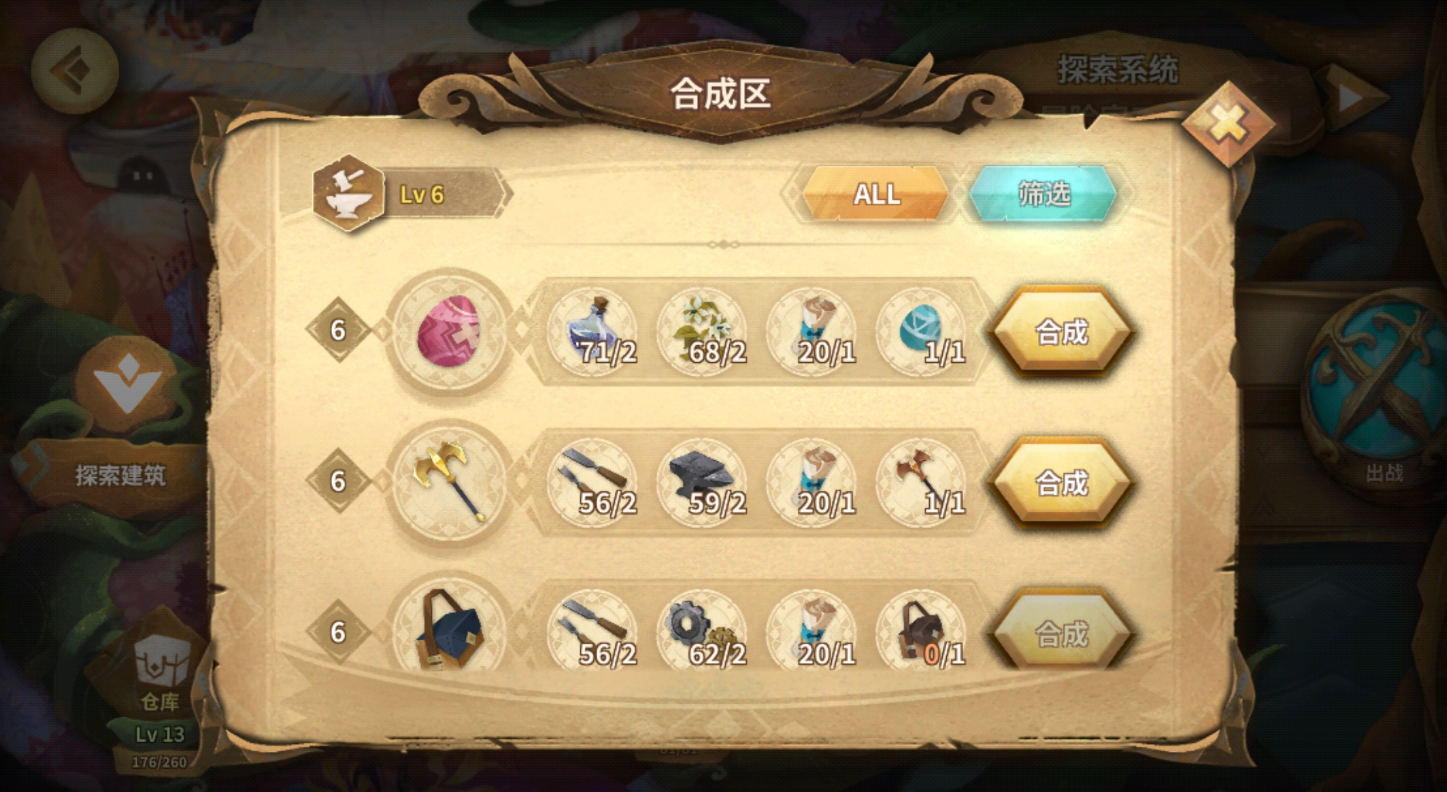The width and height of the screenshot is (1447, 792).
Task: Click the white flower ingredient showing 68/2
Action: (701, 331)
